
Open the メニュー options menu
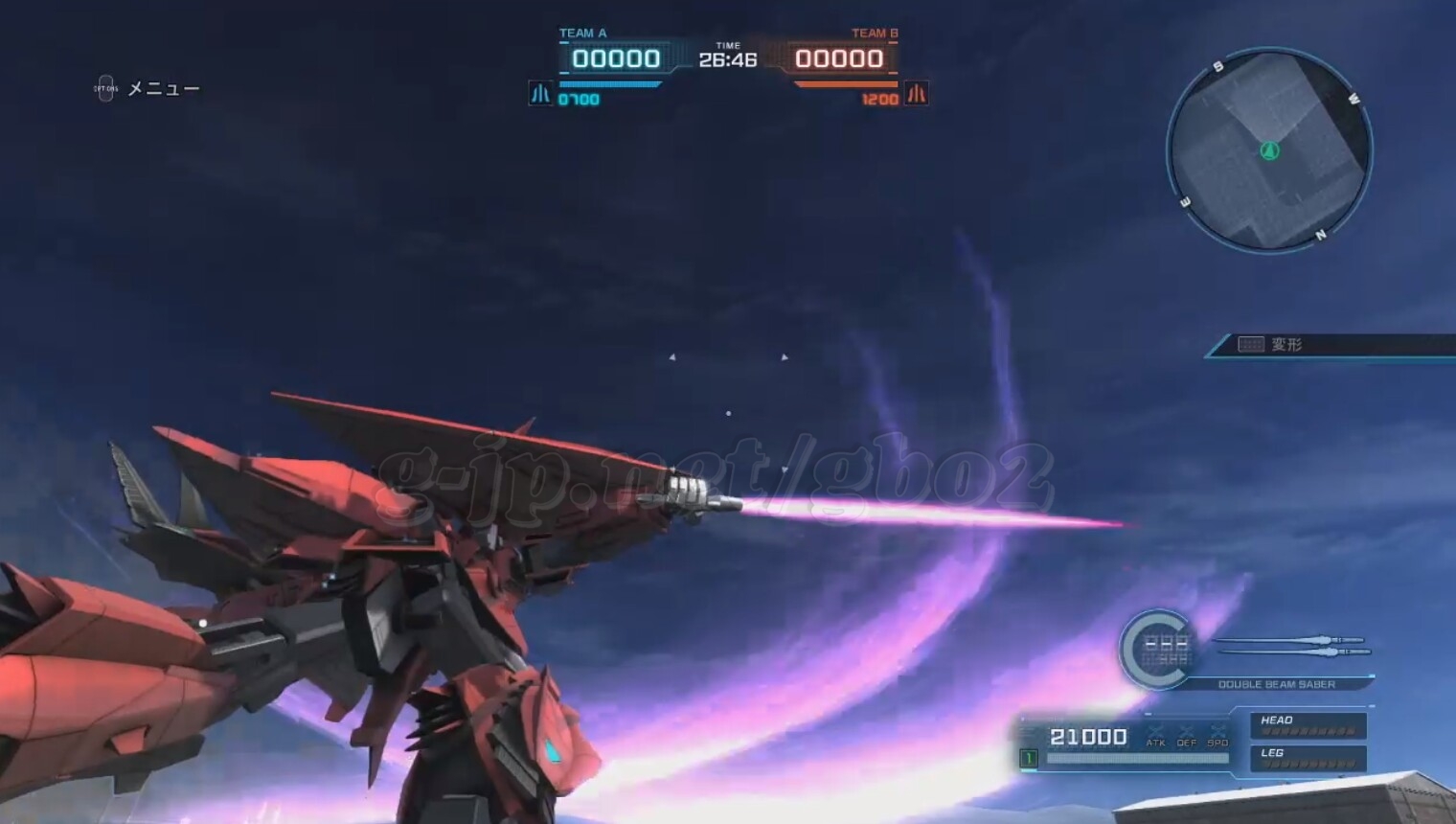147,89
